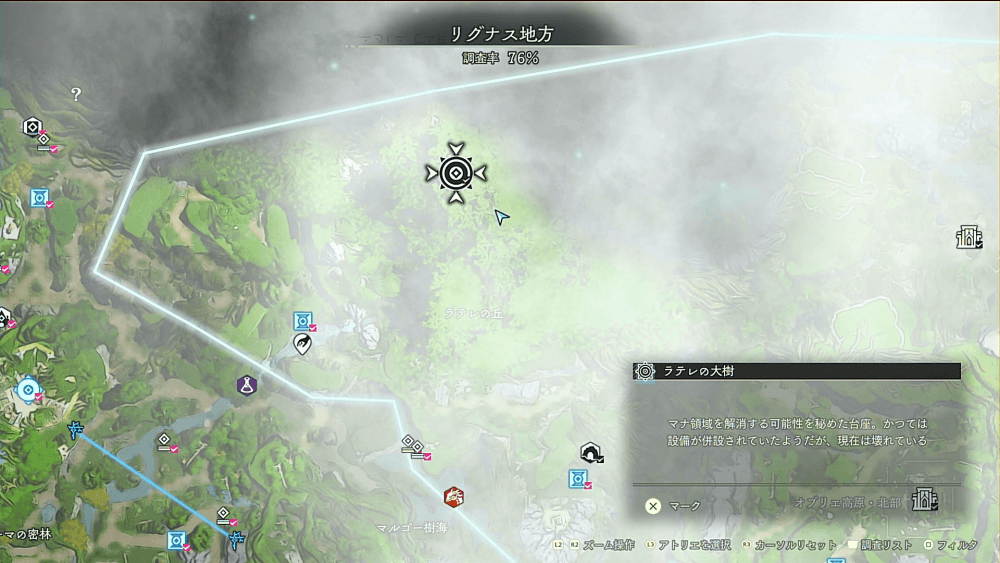Select the tower marker at the map's right edge
The image size is (1000, 563).
click(x=967, y=238)
